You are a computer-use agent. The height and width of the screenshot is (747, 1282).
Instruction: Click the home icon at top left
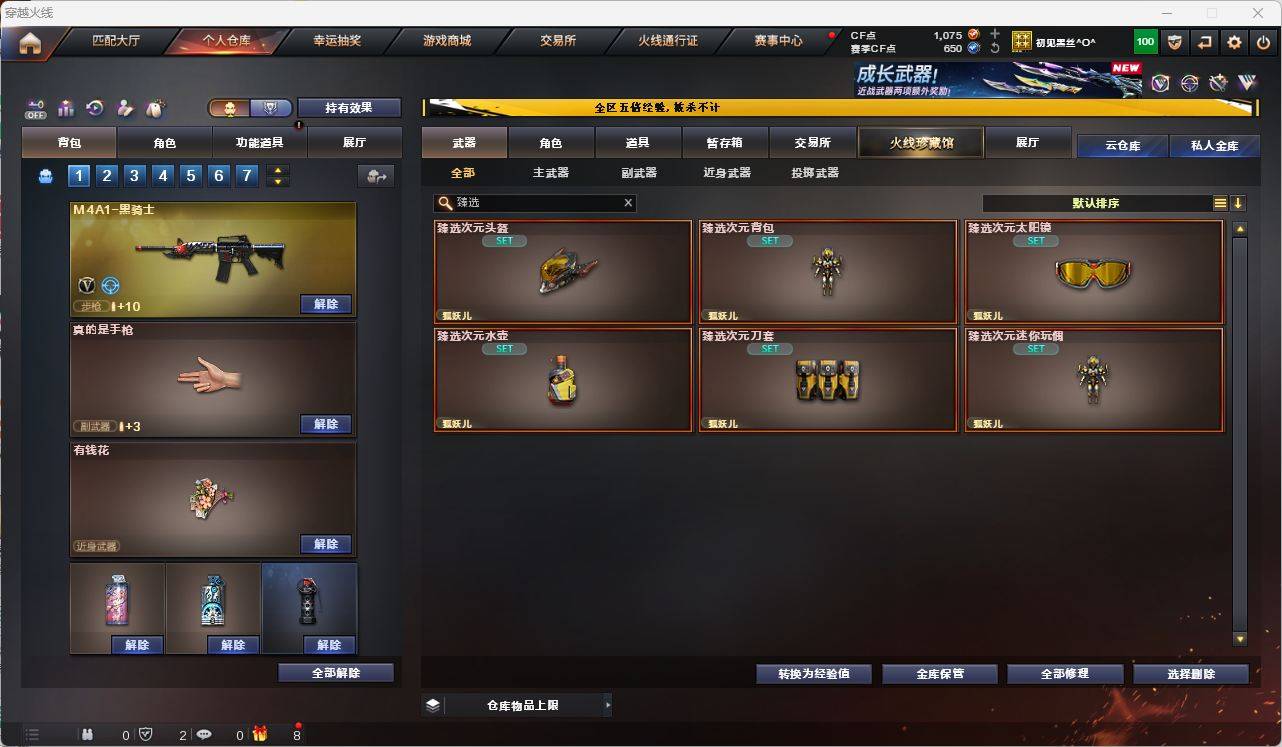pos(30,42)
